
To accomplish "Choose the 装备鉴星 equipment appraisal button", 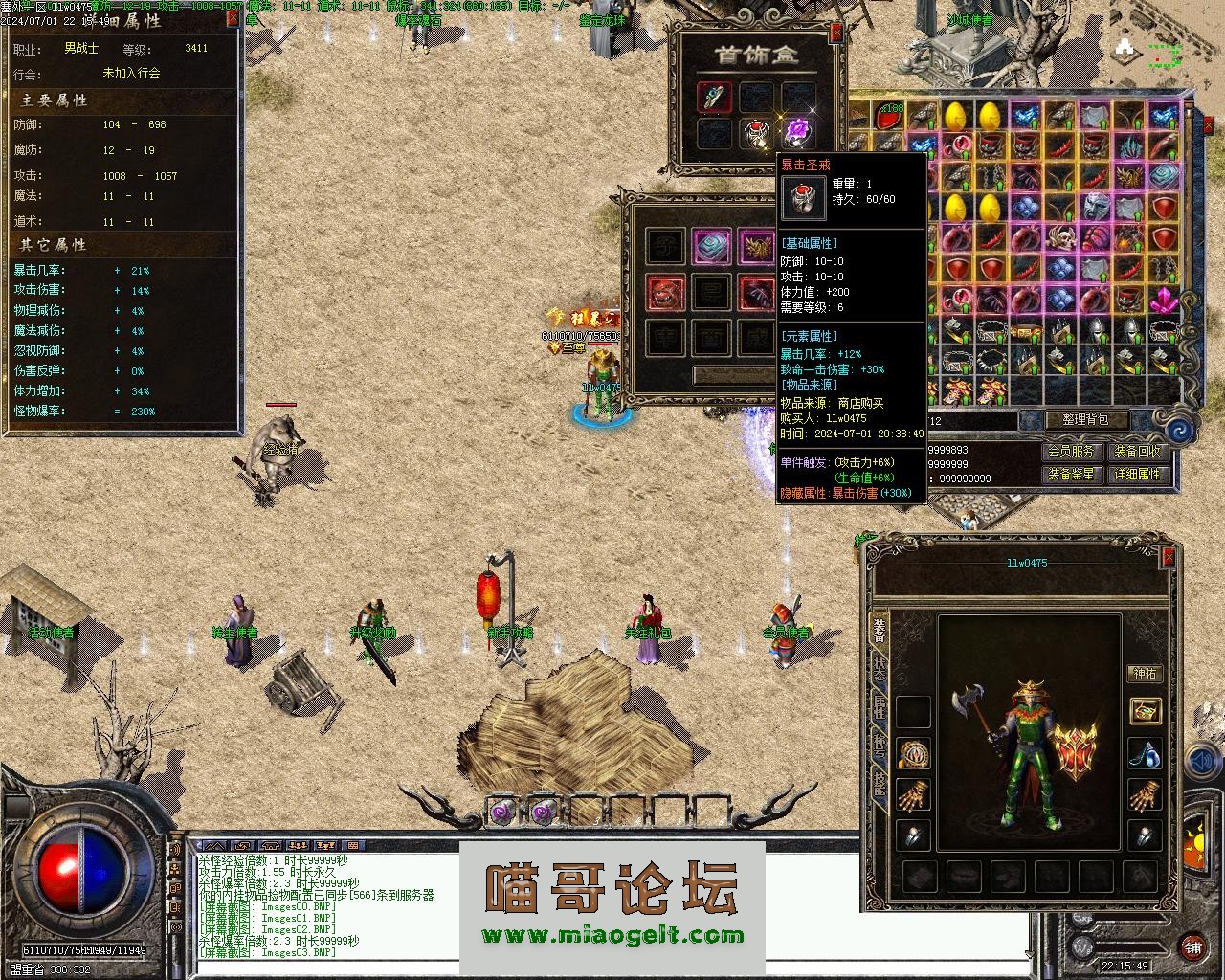I will (x=1070, y=474).
